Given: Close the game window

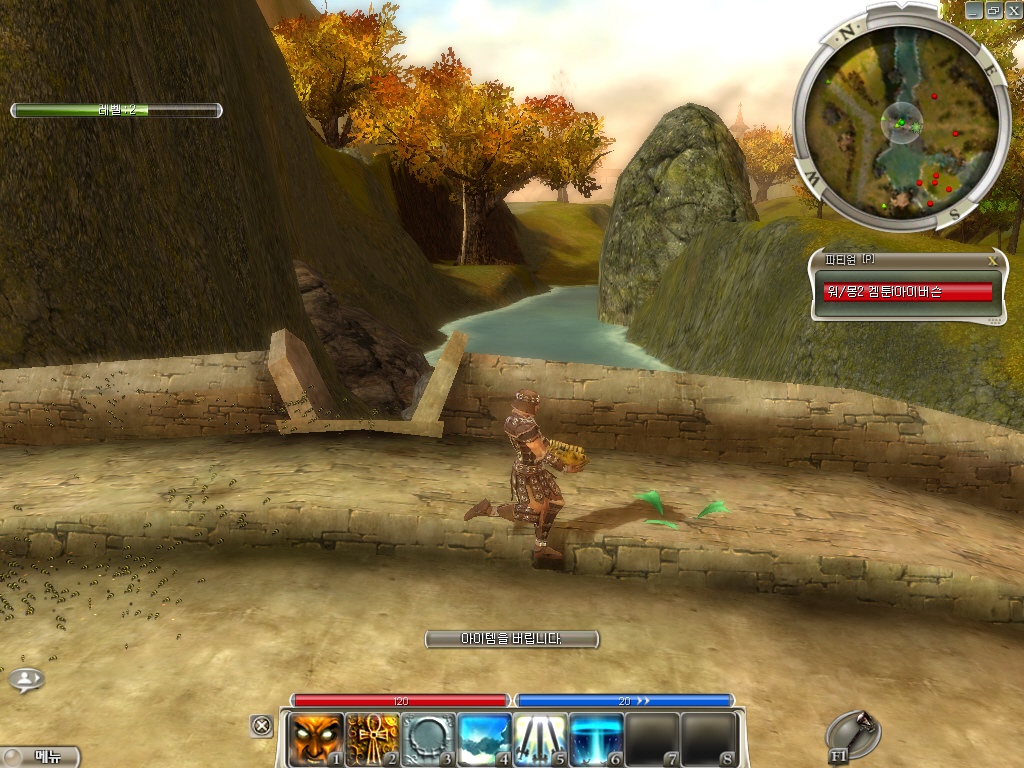Looking at the screenshot, I should click(1012, 9).
